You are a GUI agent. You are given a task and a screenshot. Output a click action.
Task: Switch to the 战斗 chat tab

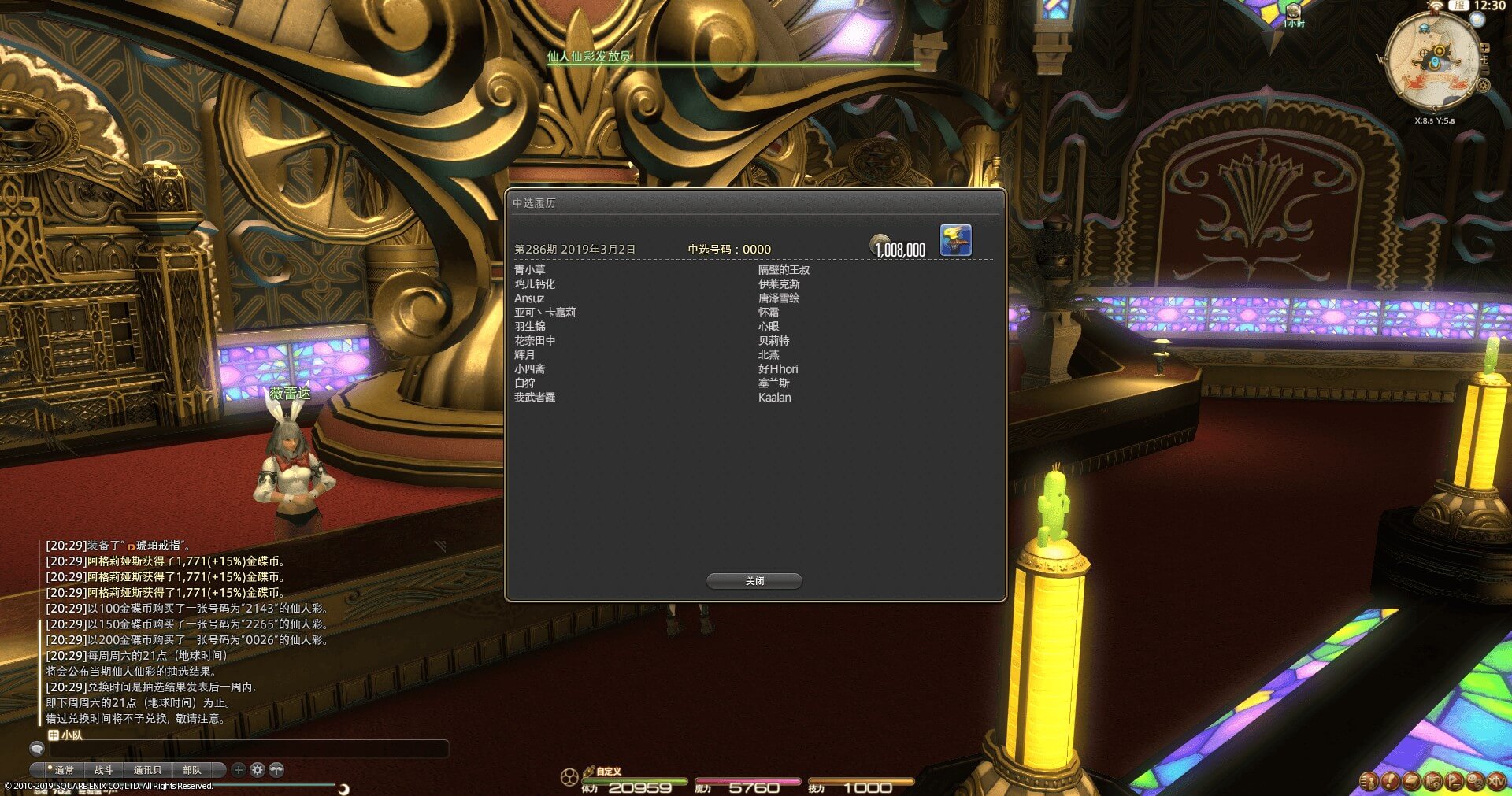click(x=104, y=770)
